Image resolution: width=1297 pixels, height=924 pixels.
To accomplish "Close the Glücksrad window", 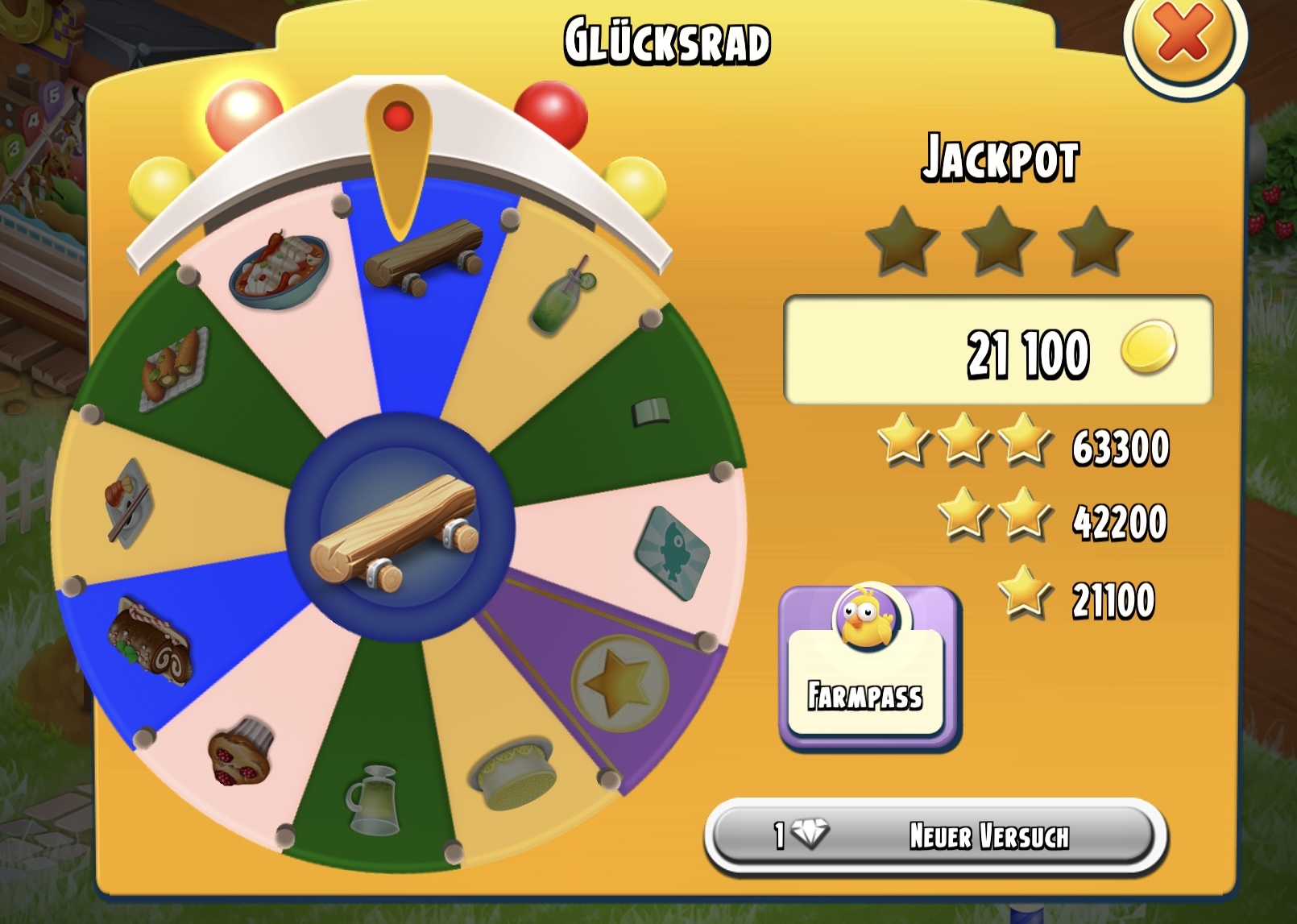I will click(1183, 35).
